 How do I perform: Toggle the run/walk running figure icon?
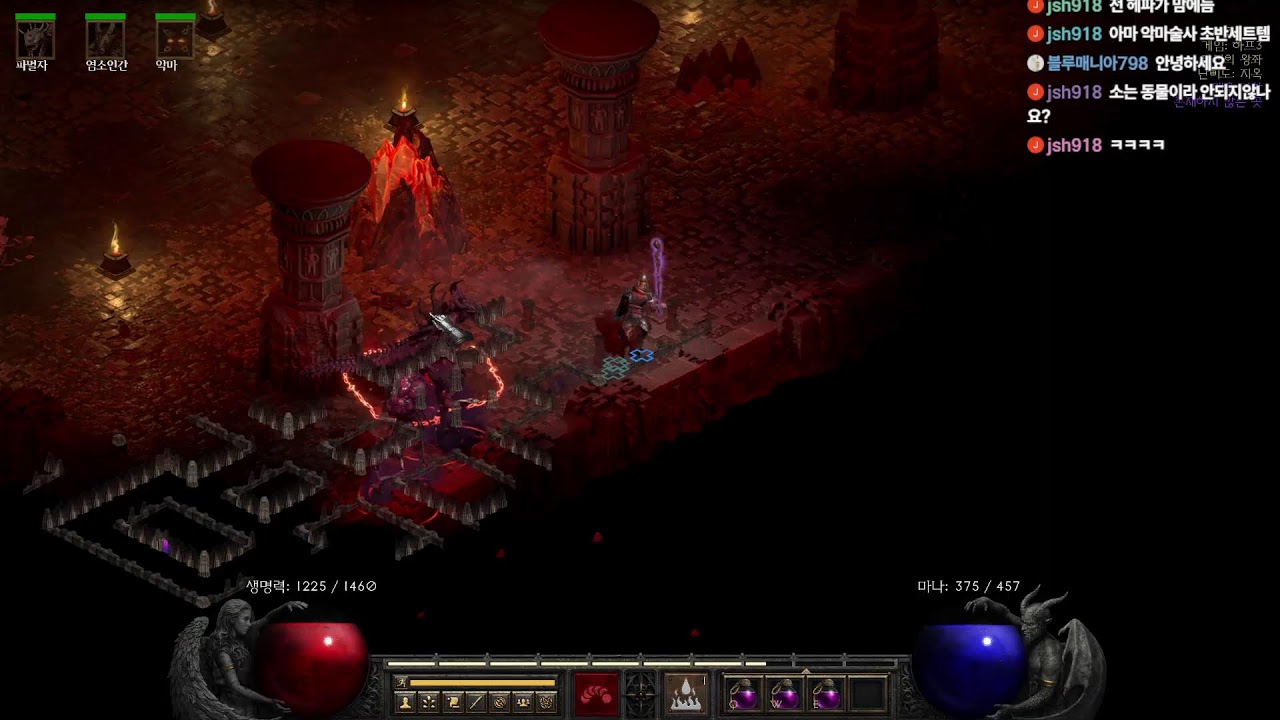point(400,683)
